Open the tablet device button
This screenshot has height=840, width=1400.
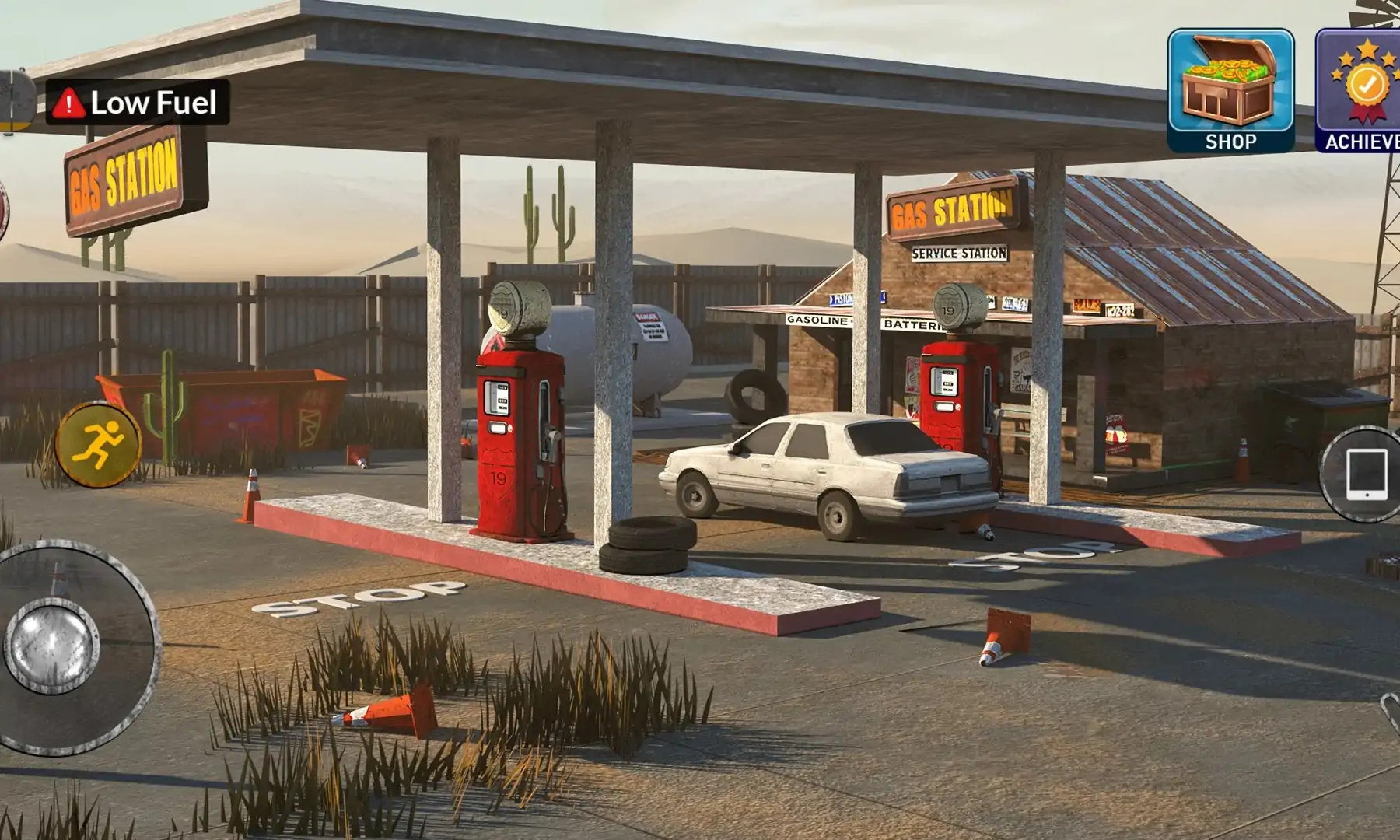[1366, 474]
